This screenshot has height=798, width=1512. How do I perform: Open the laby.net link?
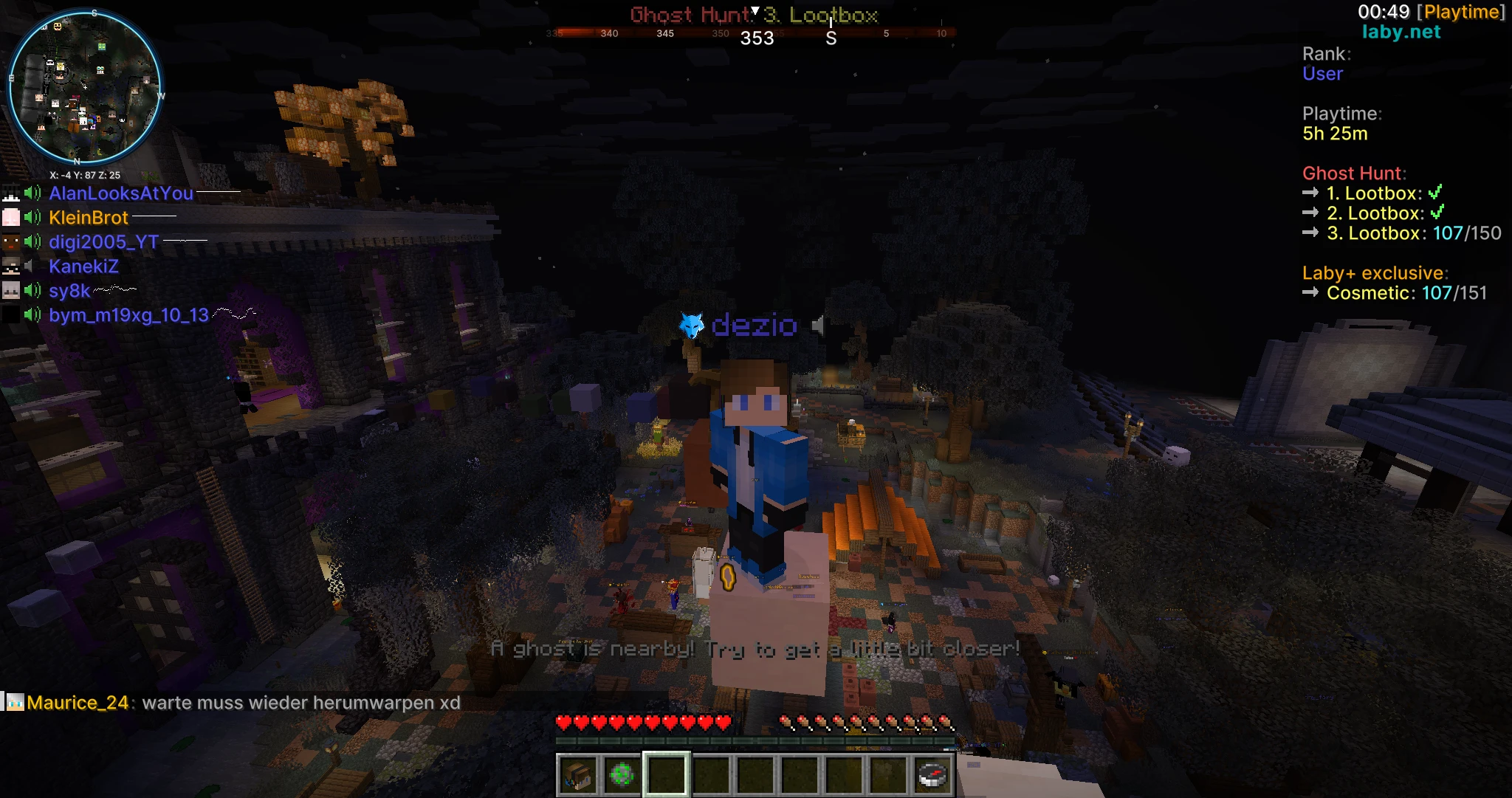click(x=1401, y=32)
